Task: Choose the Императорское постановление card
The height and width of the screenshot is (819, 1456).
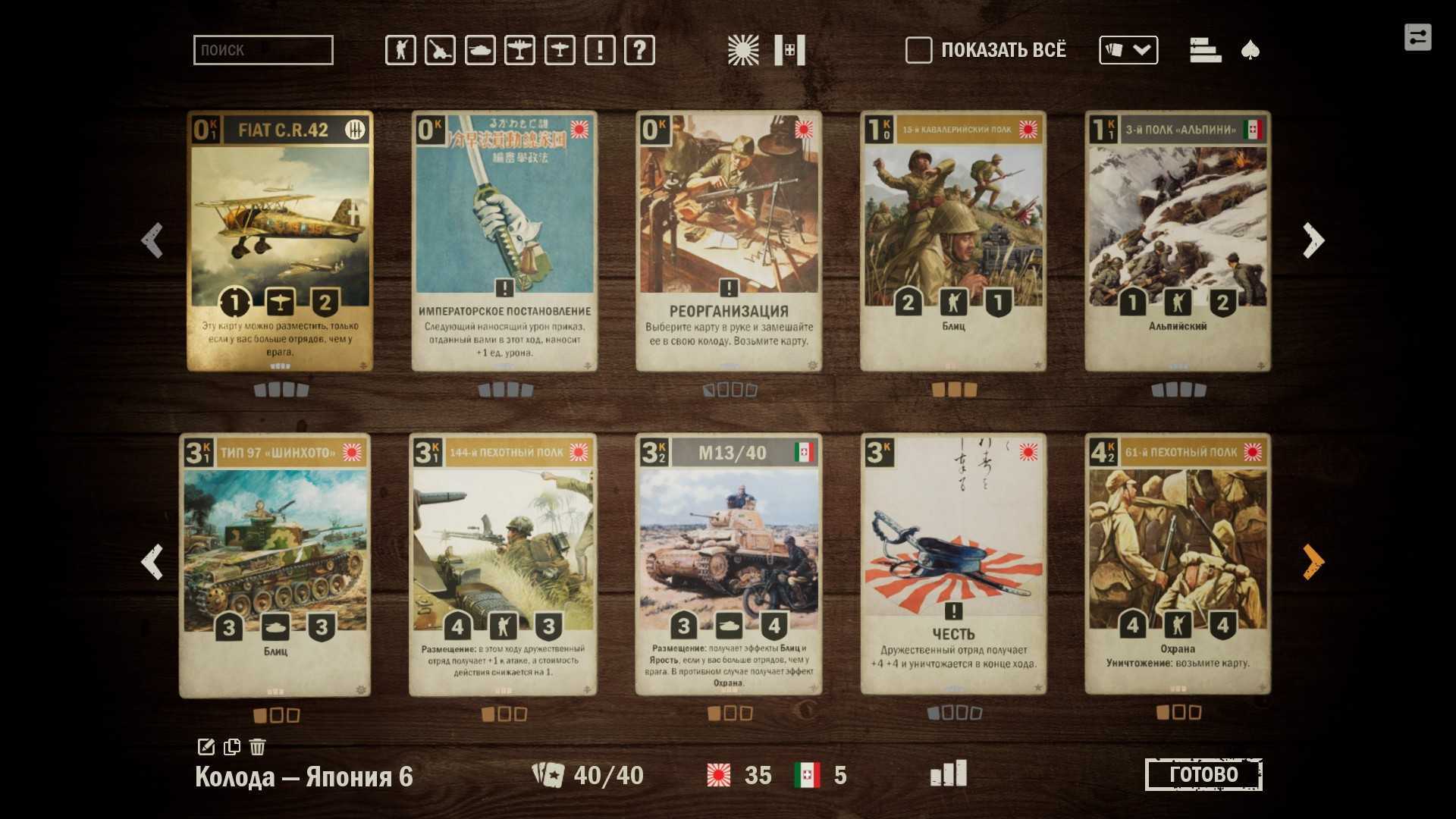Action: click(504, 241)
